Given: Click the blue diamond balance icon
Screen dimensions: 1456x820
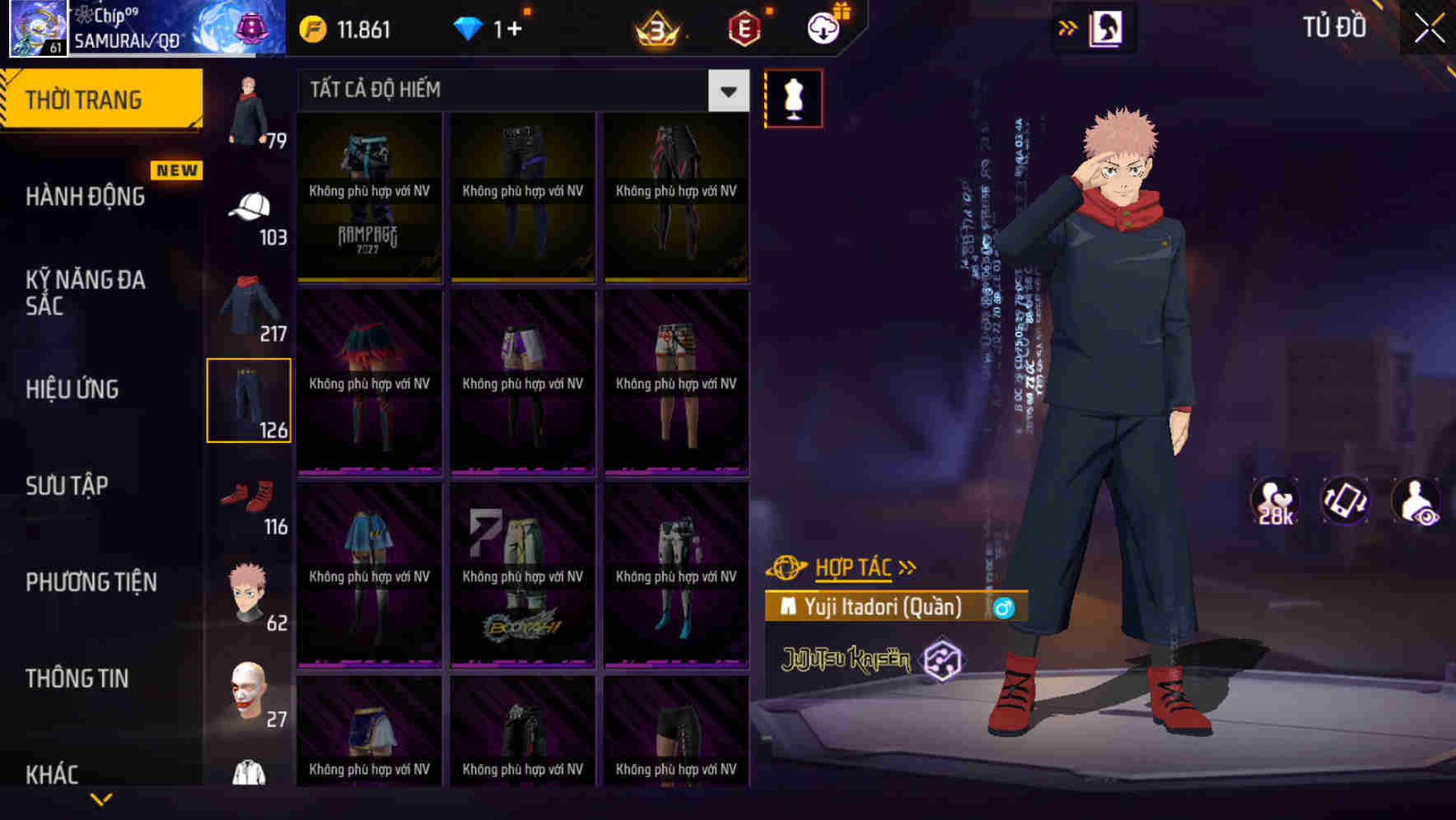Looking at the screenshot, I should point(469,29).
